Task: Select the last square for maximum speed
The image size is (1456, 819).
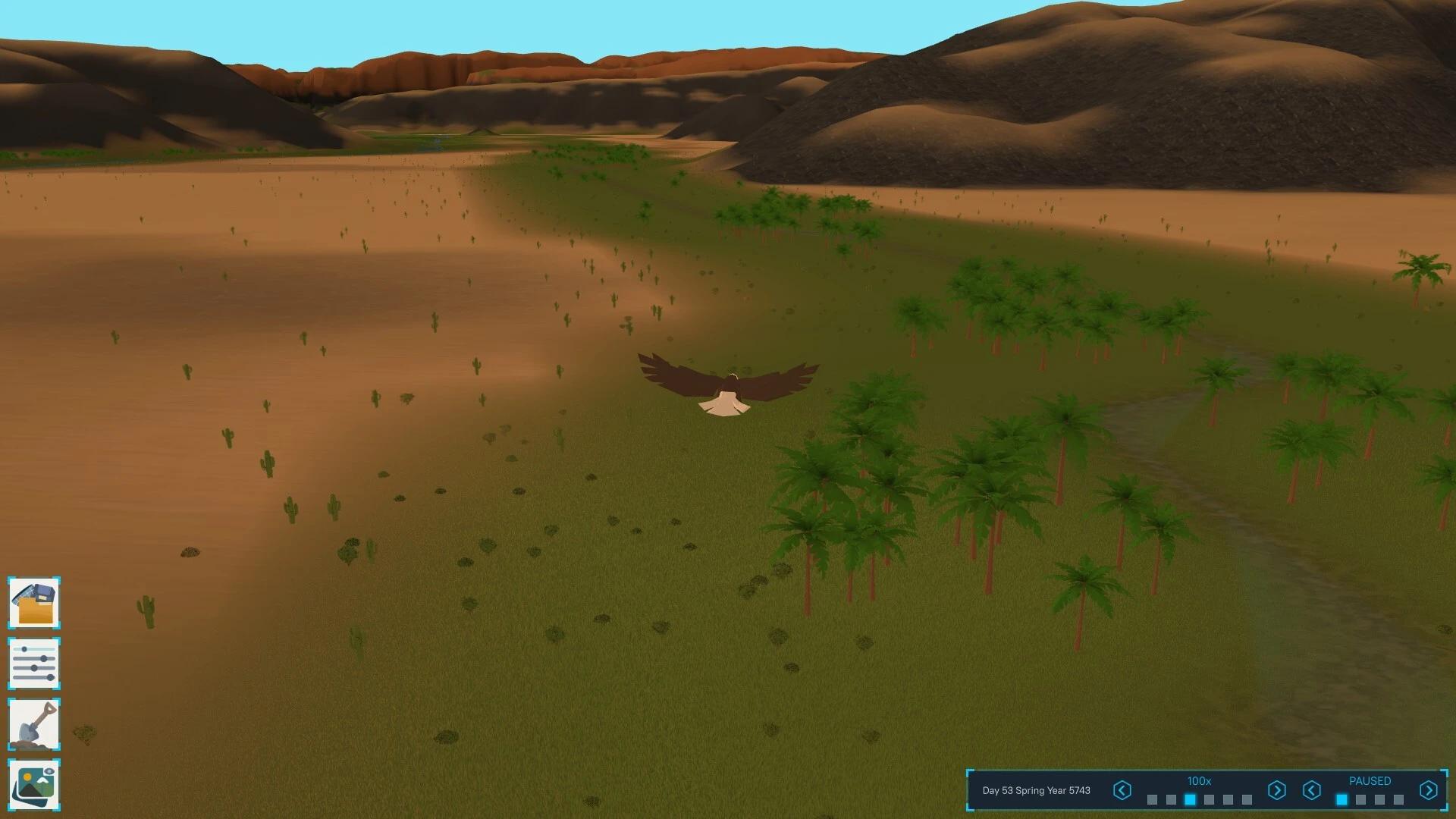Action: (x=1245, y=799)
